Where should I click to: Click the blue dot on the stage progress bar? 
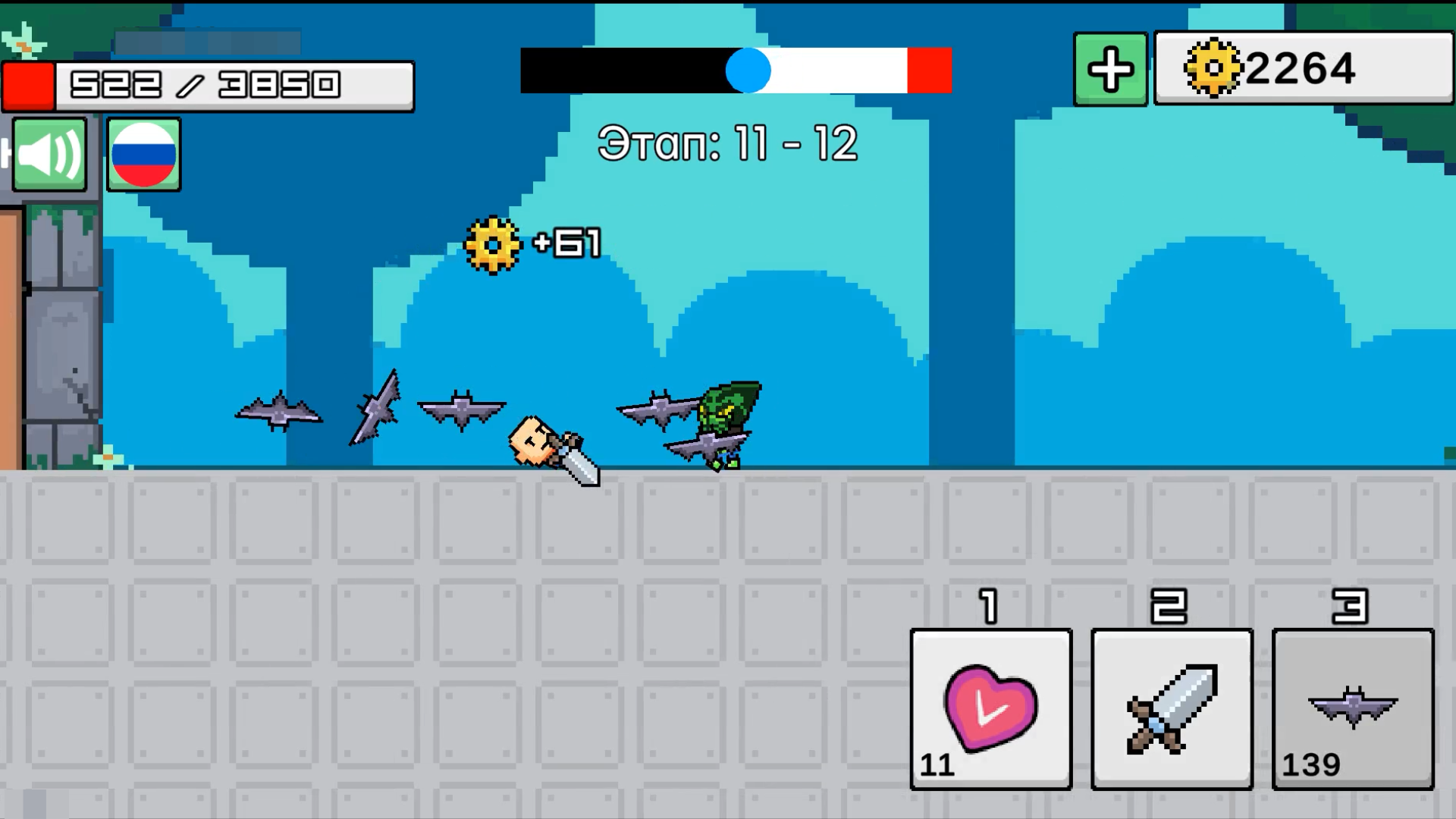click(x=748, y=71)
